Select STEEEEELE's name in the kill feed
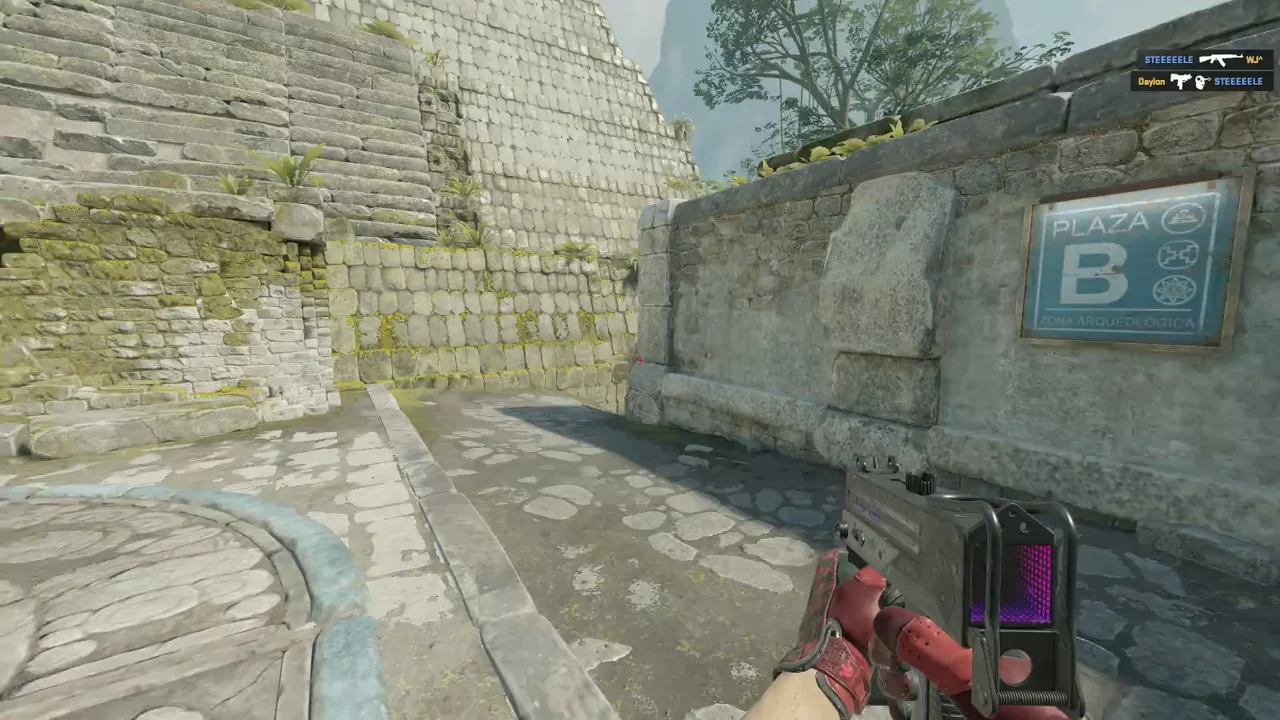The height and width of the screenshot is (720, 1280). click(x=1169, y=59)
